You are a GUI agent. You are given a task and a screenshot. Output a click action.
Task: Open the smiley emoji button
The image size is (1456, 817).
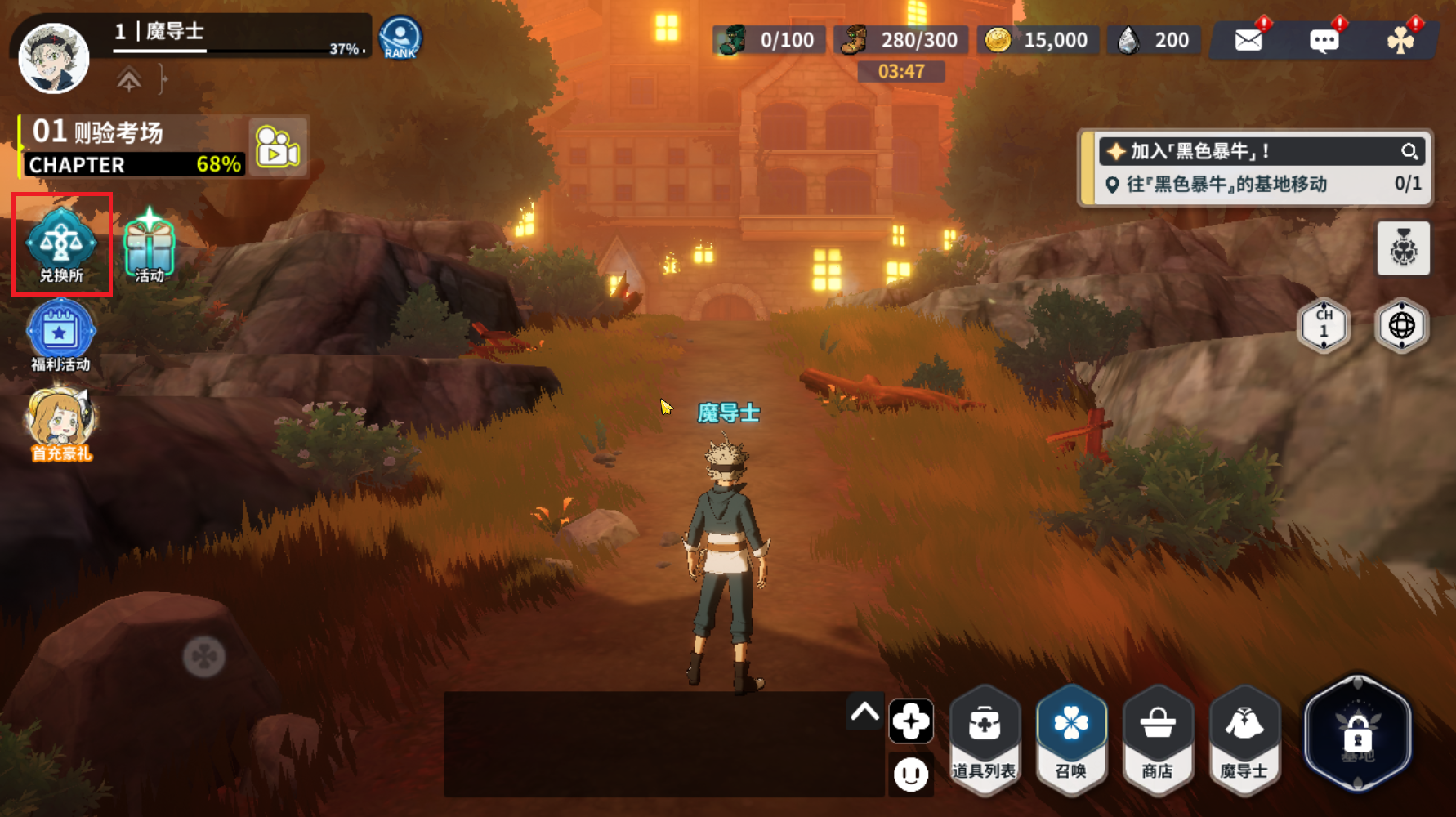[910, 773]
